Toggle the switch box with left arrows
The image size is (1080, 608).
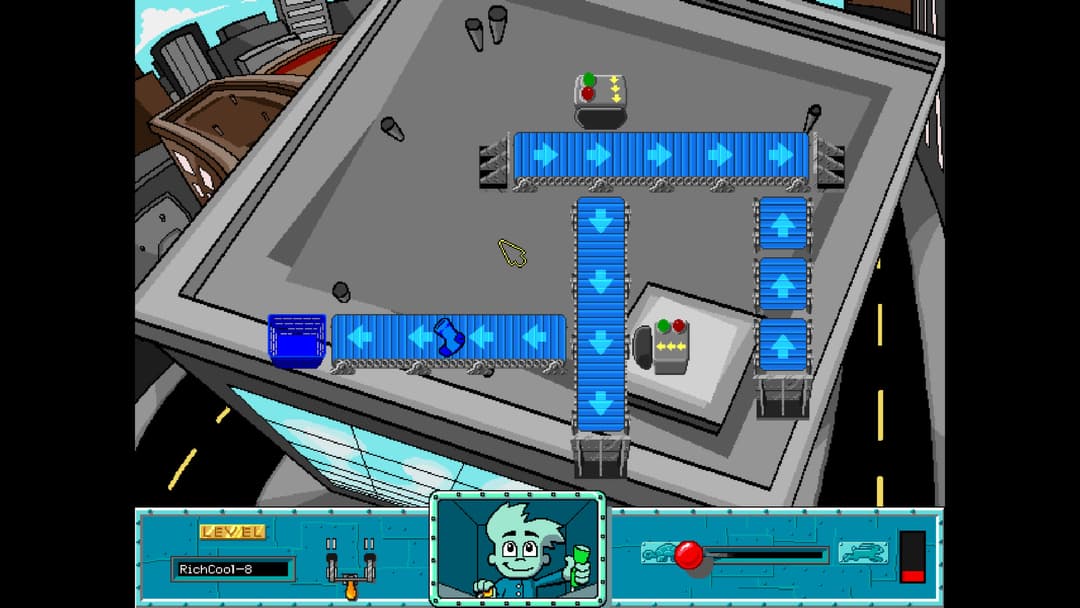click(670, 345)
